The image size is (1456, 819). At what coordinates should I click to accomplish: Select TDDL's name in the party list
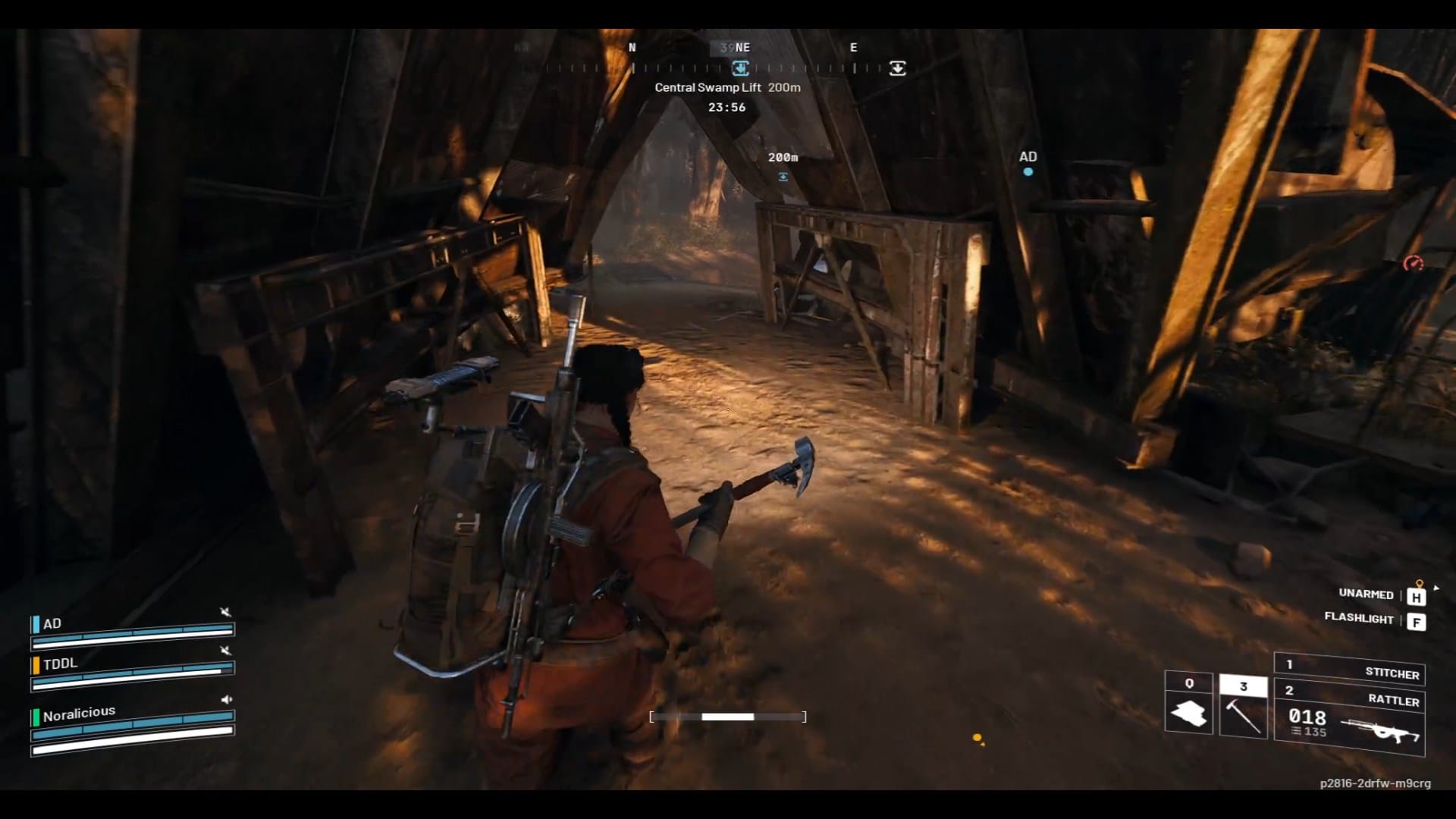click(x=60, y=664)
